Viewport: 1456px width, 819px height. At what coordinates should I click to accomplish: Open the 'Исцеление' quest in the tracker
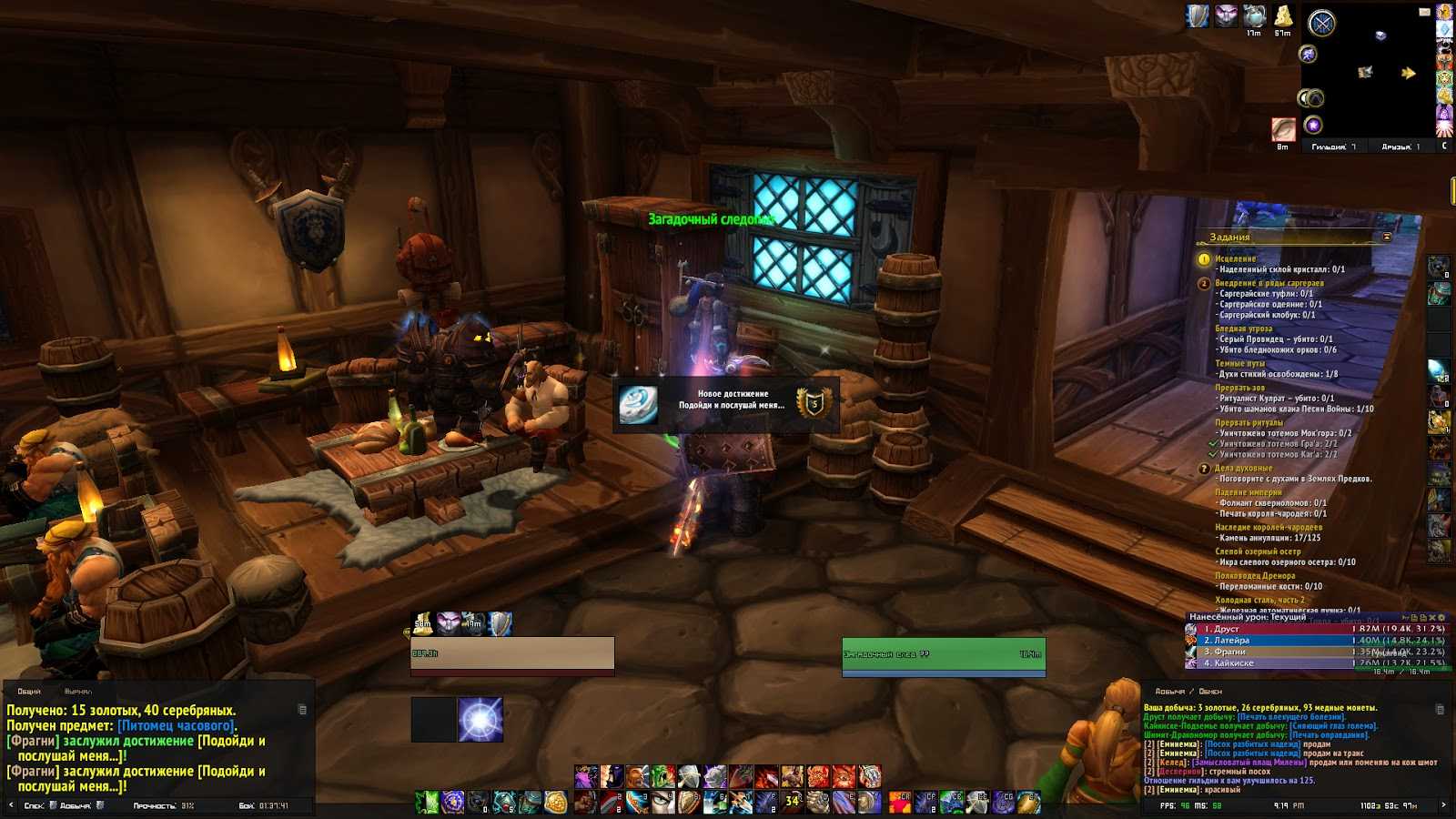click(1235, 259)
